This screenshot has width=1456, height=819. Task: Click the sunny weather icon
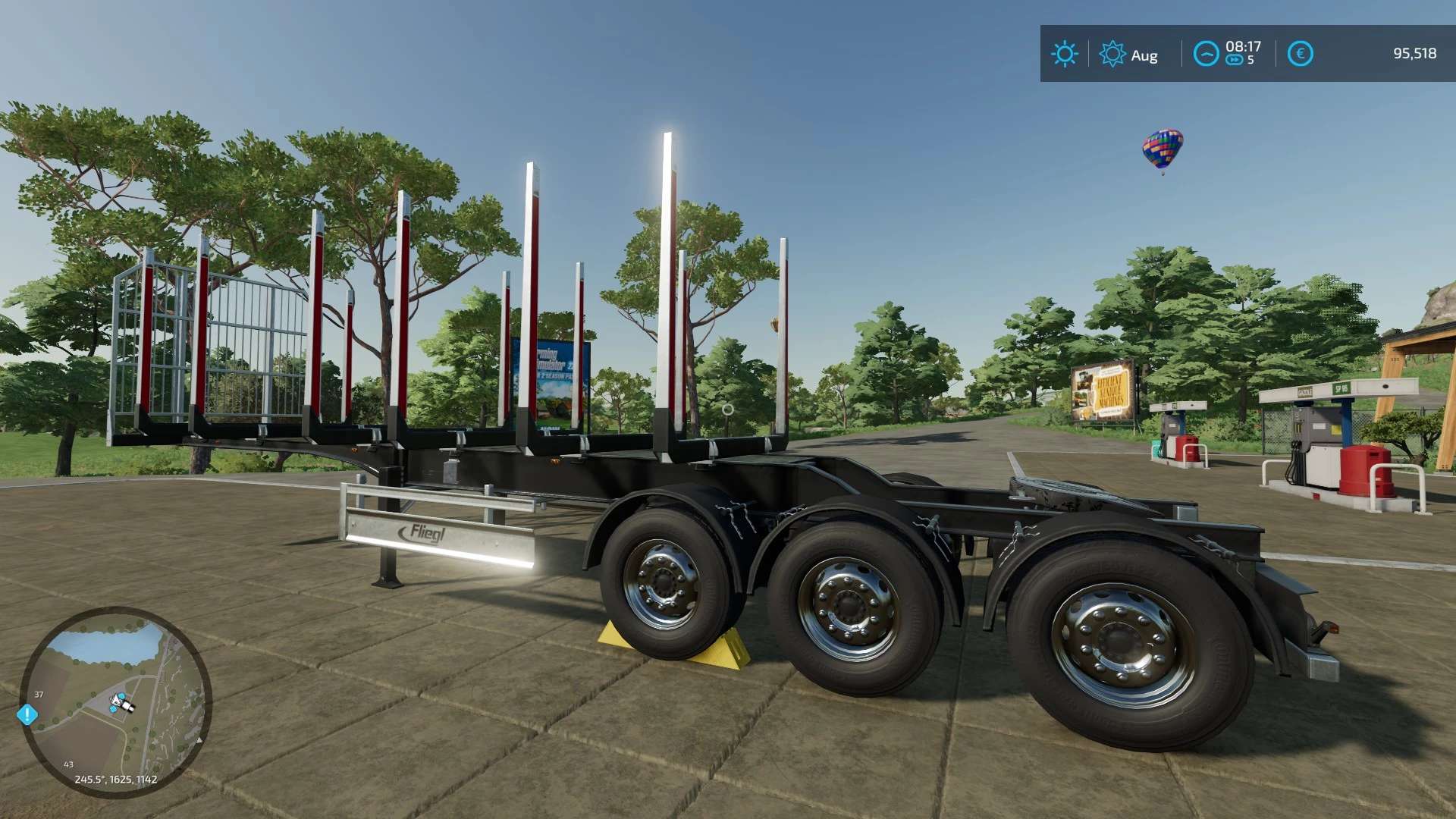point(1064,54)
